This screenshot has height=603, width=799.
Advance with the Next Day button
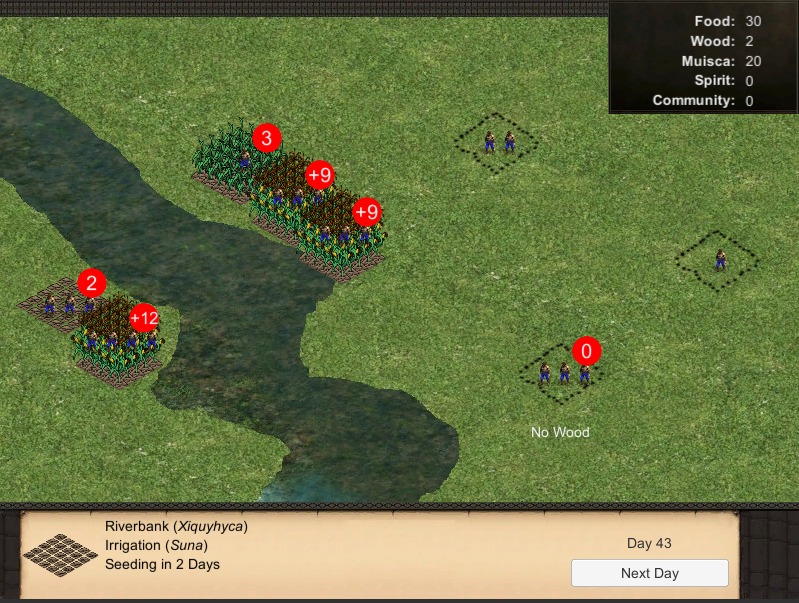[649, 573]
